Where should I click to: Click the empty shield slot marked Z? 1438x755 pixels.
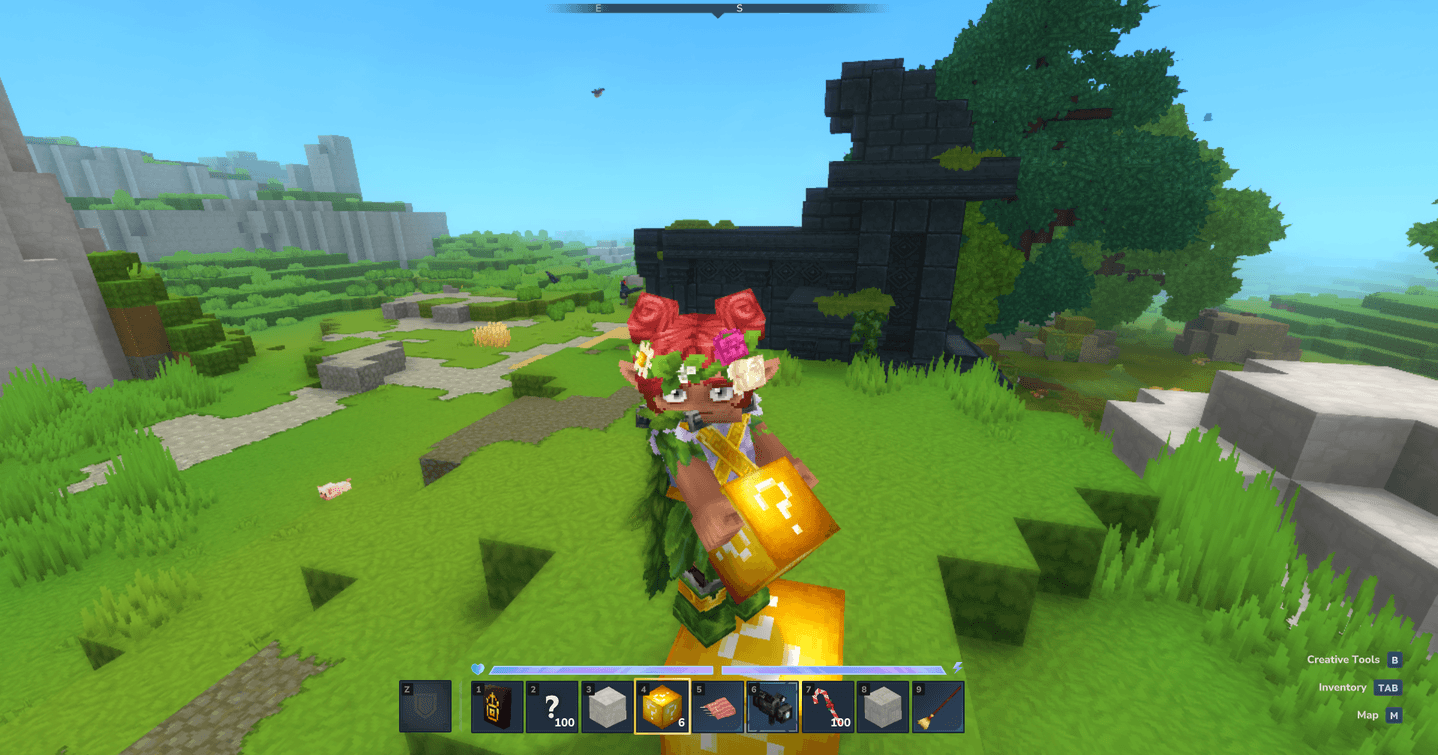coord(425,707)
